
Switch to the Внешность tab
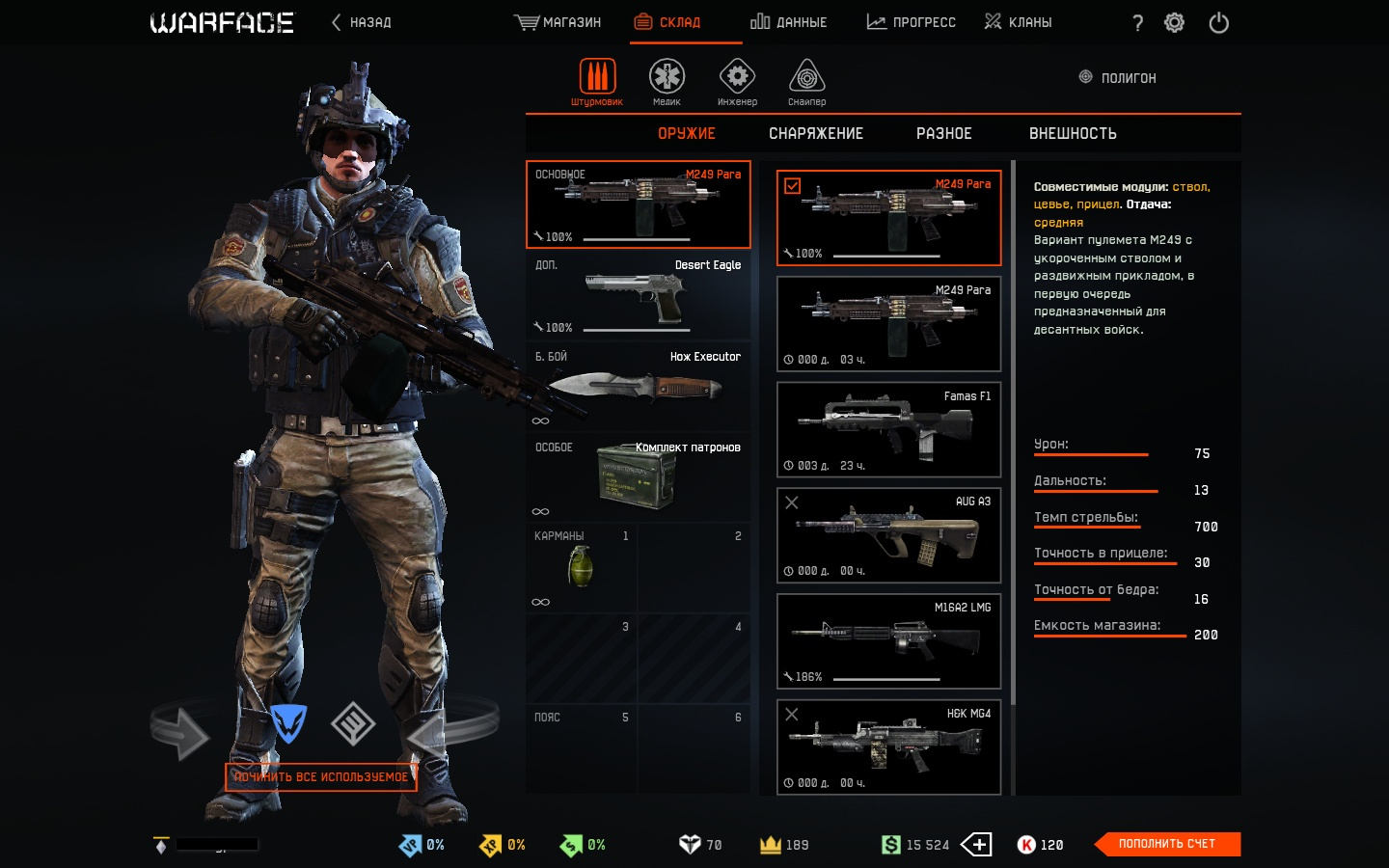(x=1073, y=134)
